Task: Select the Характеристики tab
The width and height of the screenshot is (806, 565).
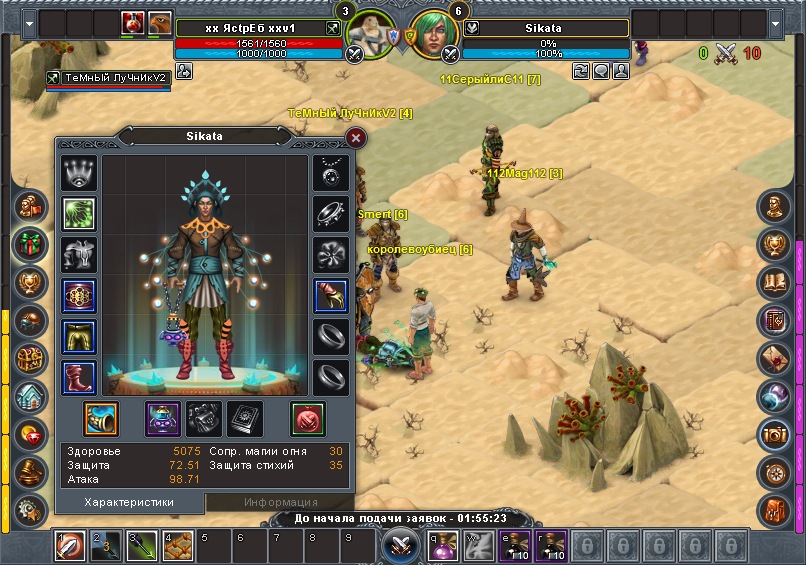Action: tap(129, 502)
